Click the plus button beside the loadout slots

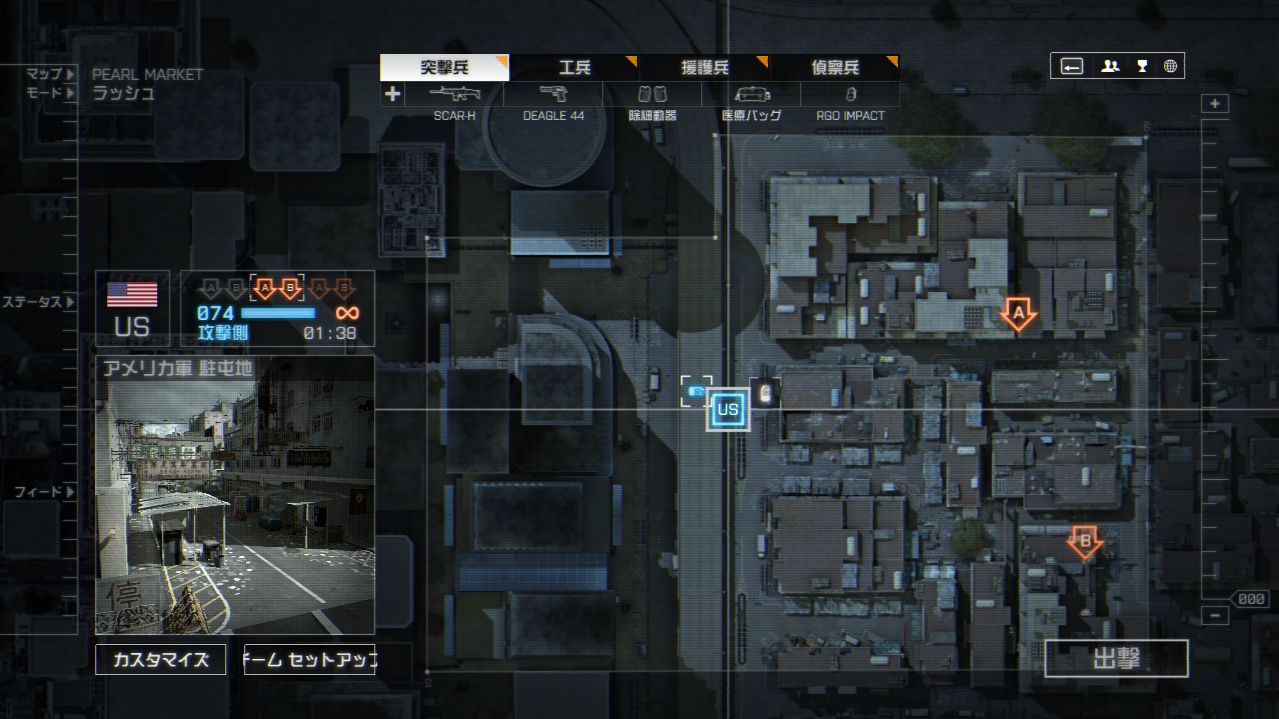(x=392, y=94)
